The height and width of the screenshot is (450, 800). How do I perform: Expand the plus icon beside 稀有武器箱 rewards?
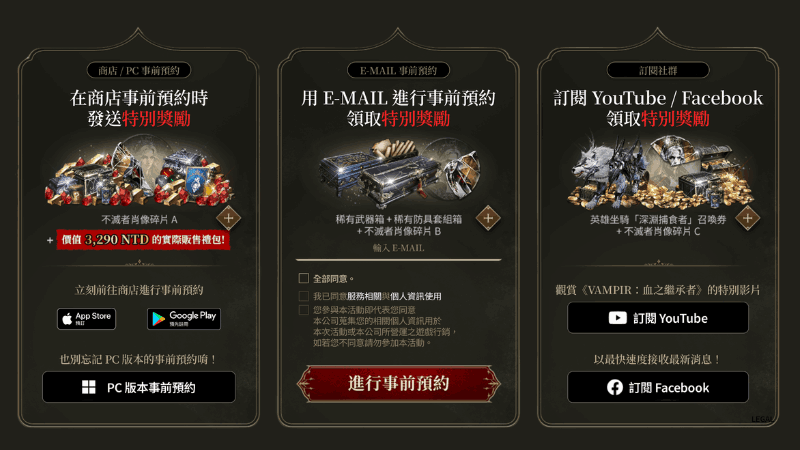click(487, 217)
